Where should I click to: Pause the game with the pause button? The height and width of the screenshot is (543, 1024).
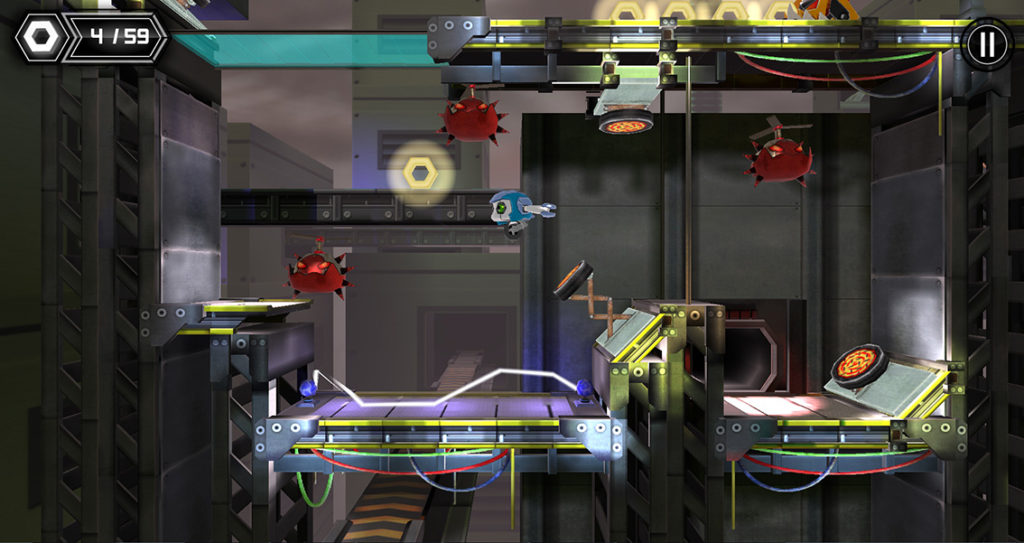point(986,43)
